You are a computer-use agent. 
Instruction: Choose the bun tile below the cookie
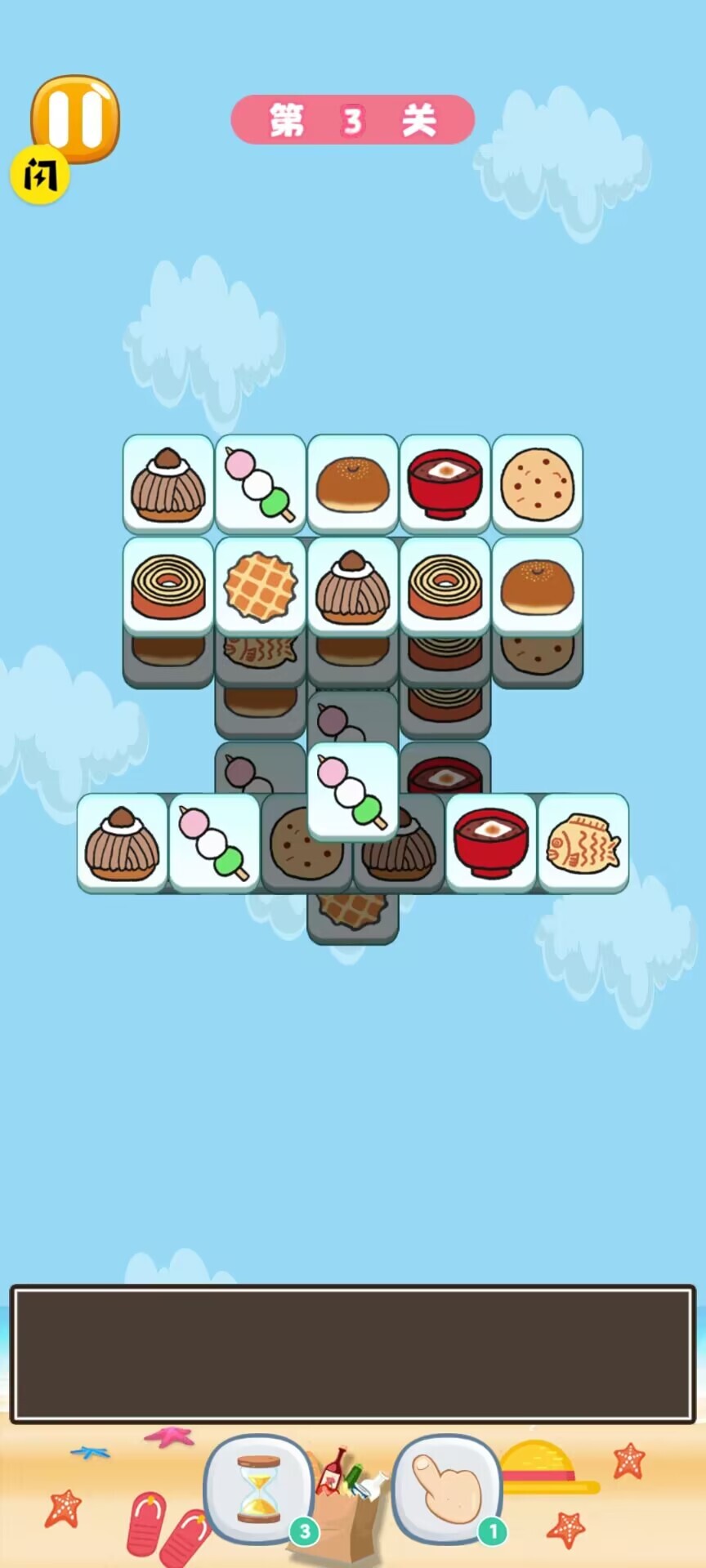[x=537, y=585]
